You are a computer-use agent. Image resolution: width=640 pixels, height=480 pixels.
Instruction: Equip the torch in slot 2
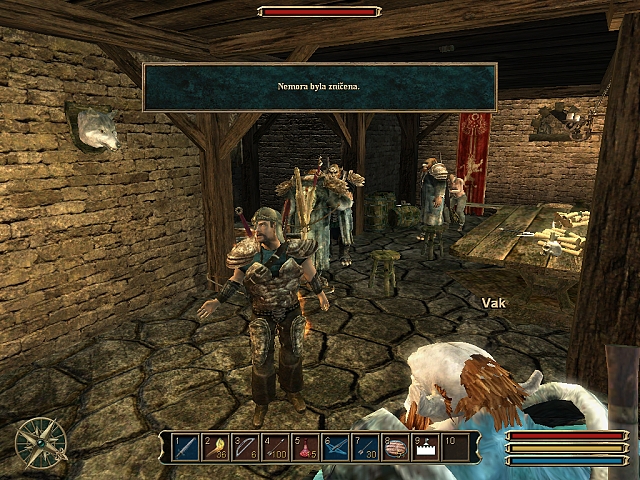(x=216, y=447)
